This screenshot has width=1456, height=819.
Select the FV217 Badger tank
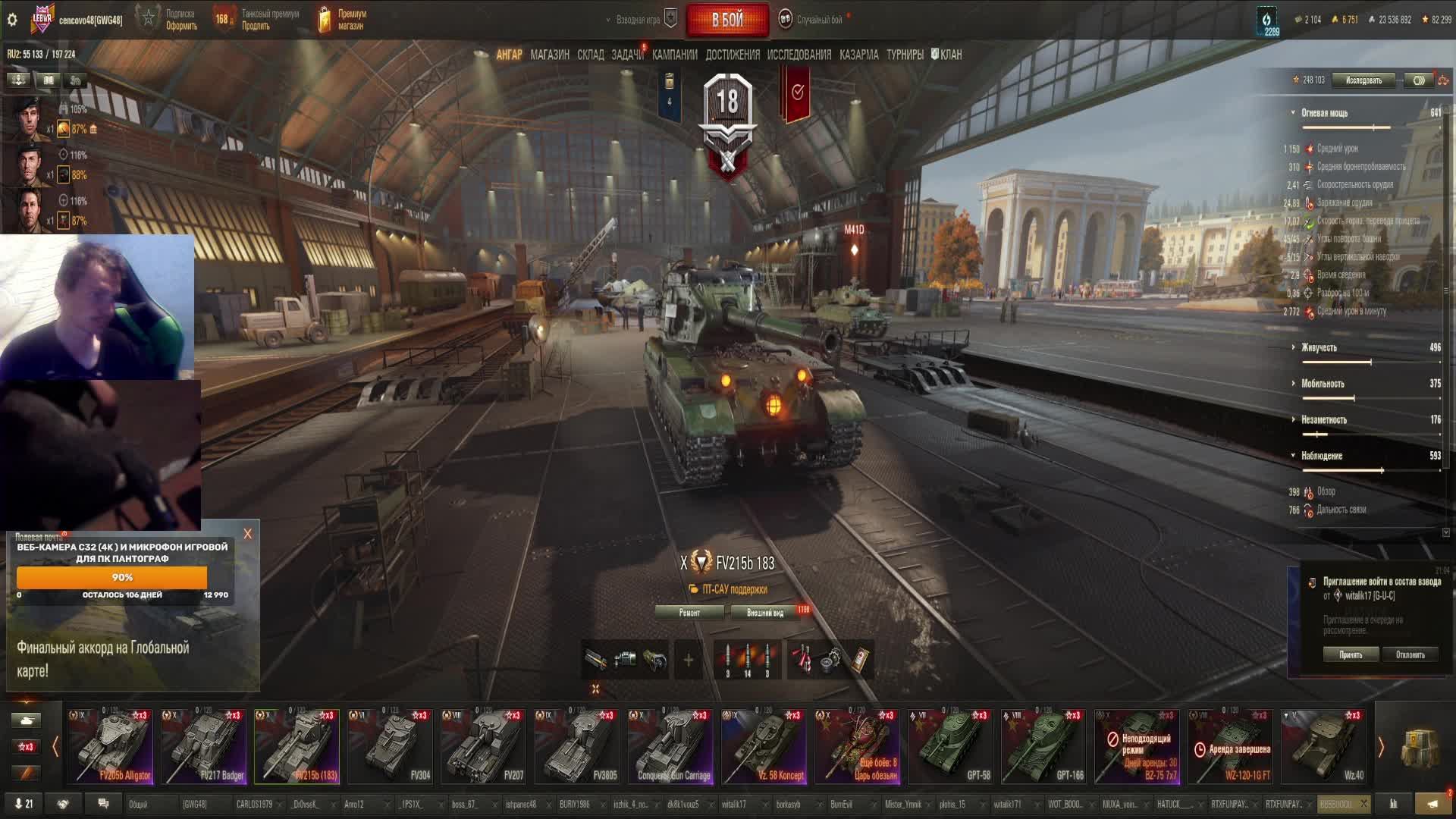[x=203, y=746]
